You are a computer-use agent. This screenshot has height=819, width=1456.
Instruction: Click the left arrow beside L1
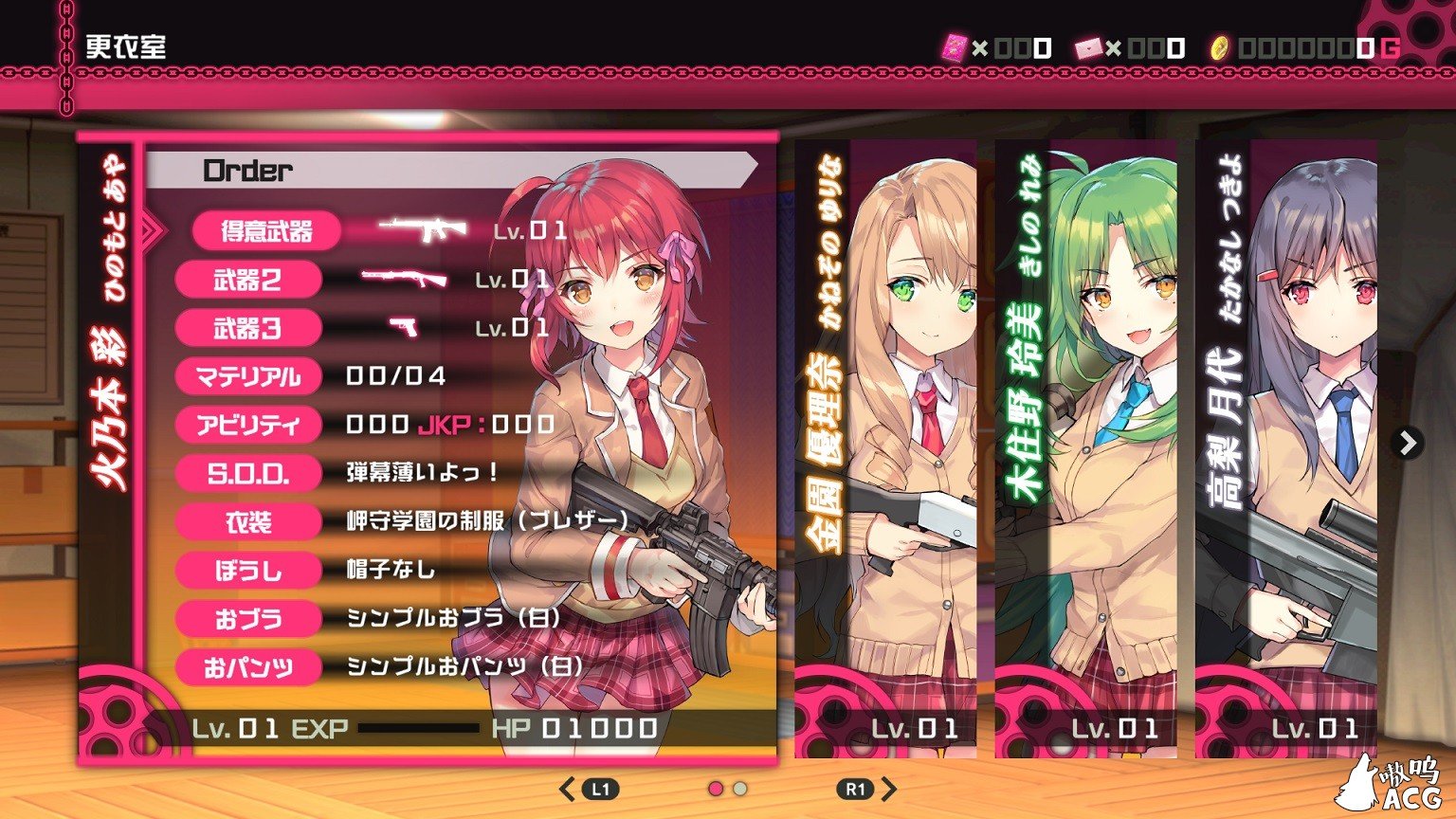(567, 787)
